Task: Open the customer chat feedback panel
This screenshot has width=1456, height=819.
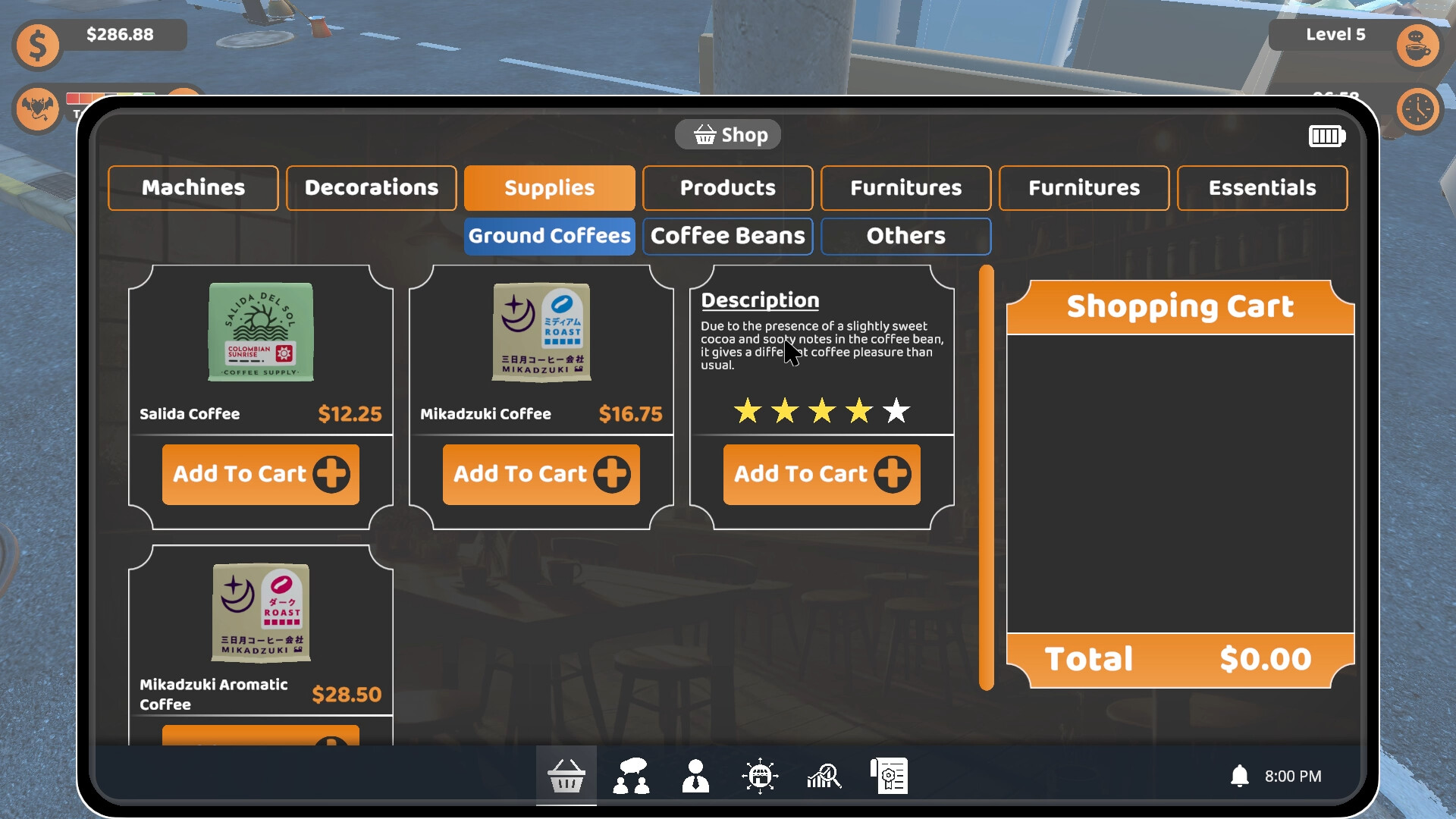Action: click(x=632, y=775)
